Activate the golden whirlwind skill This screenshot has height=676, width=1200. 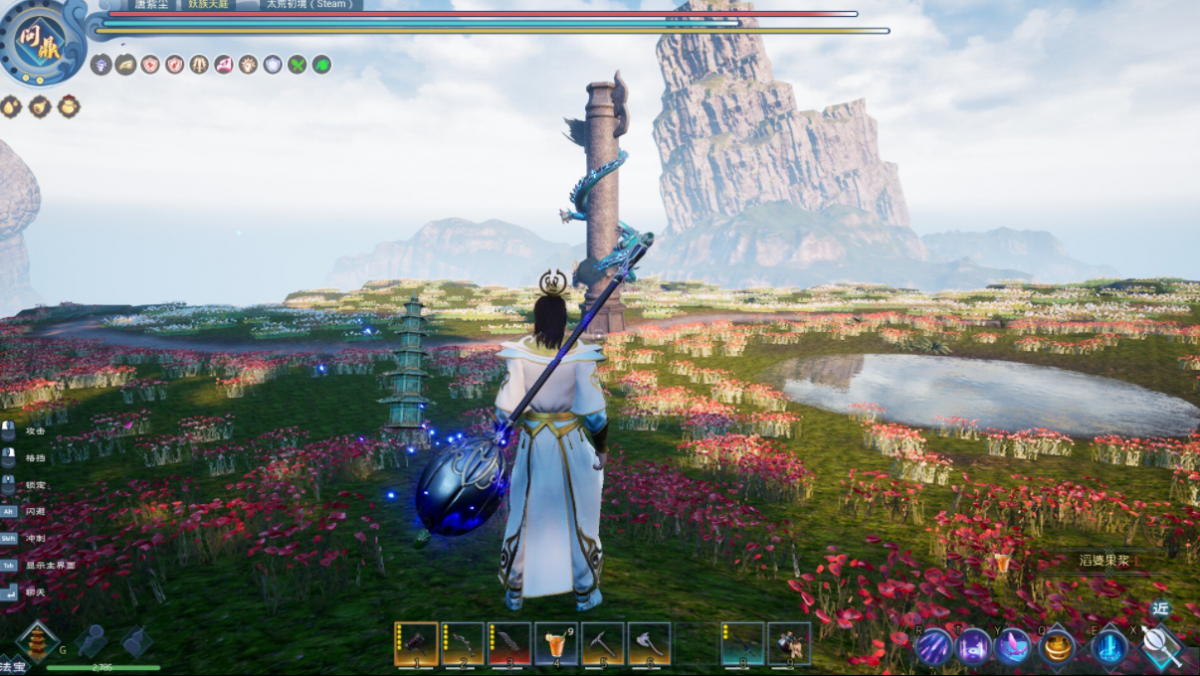1057,647
